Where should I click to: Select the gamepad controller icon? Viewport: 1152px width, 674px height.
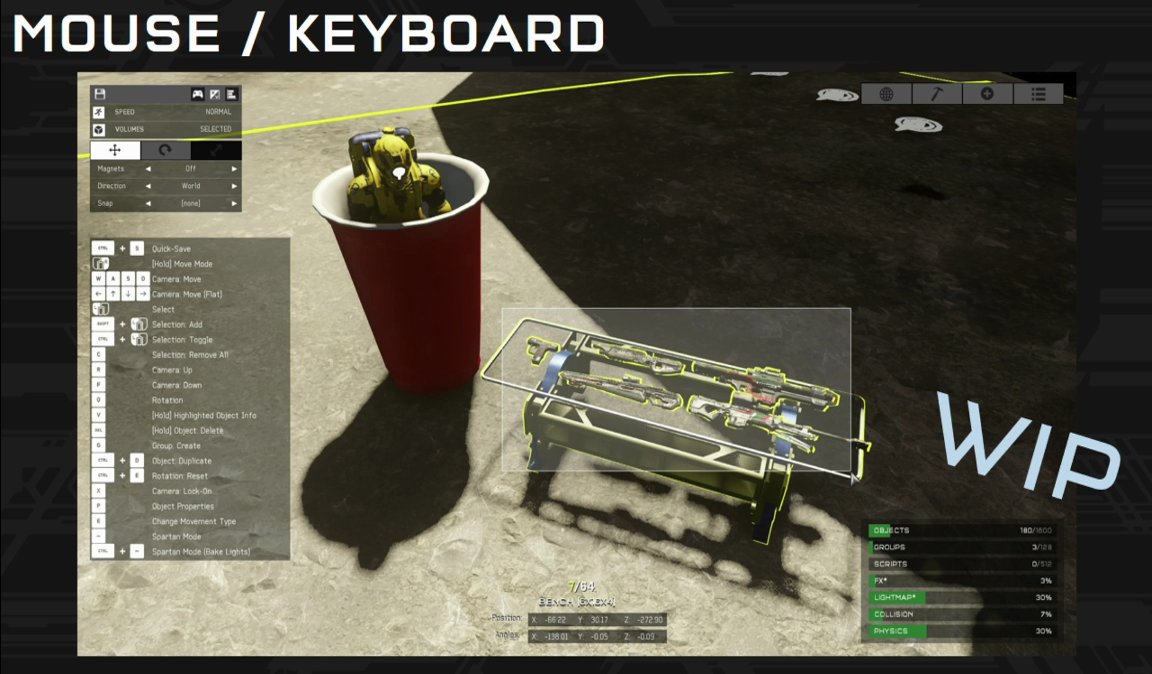(198, 94)
